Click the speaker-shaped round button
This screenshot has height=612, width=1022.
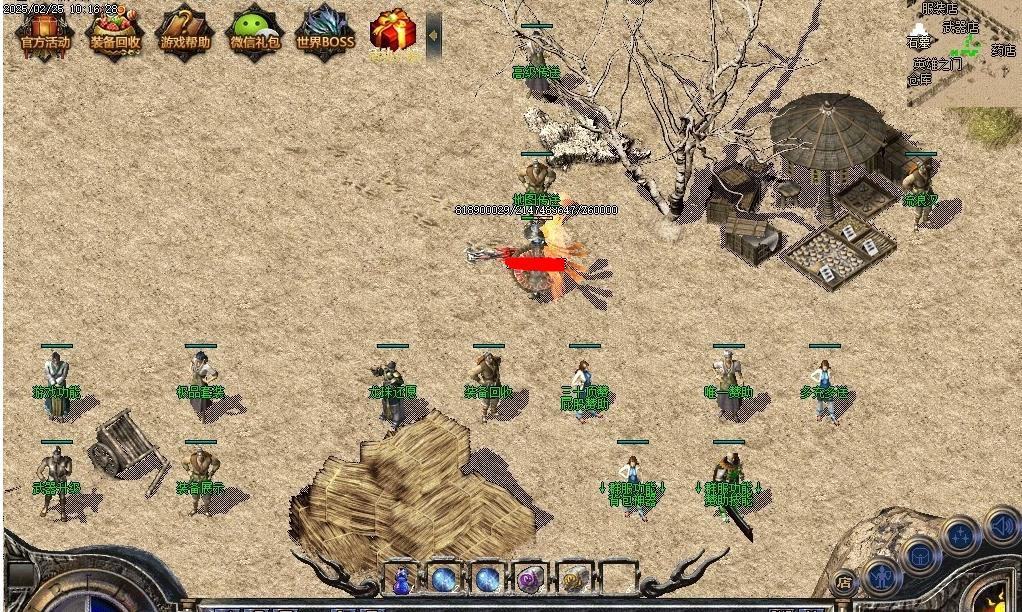[x=1001, y=525]
